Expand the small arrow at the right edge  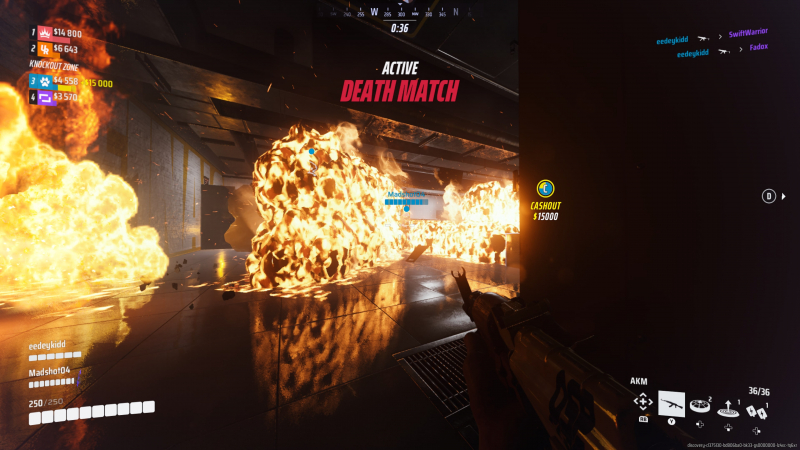tap(784, 196)
